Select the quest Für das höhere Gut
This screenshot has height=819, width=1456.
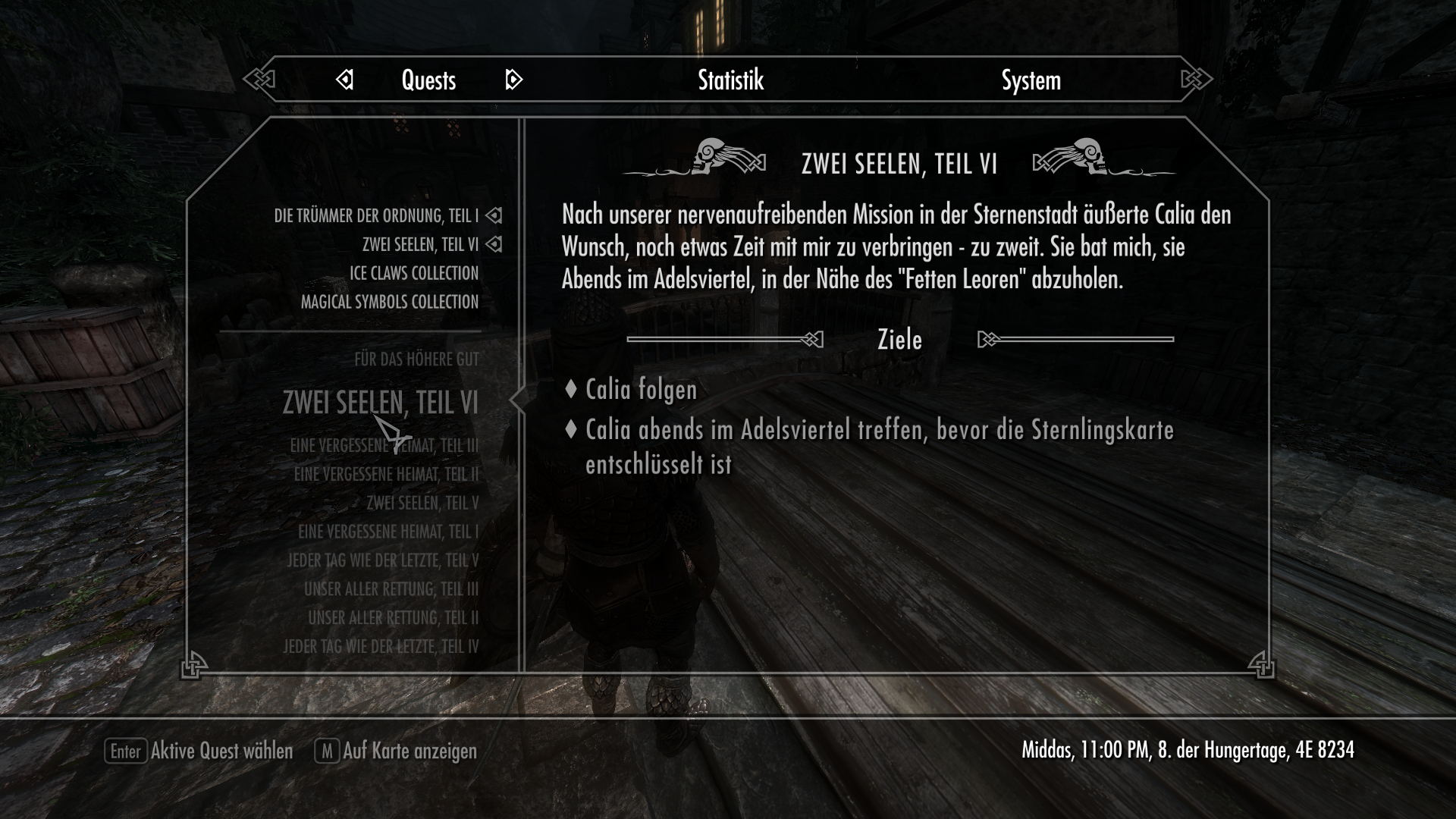pyautogui.click(x=416, y=359)
